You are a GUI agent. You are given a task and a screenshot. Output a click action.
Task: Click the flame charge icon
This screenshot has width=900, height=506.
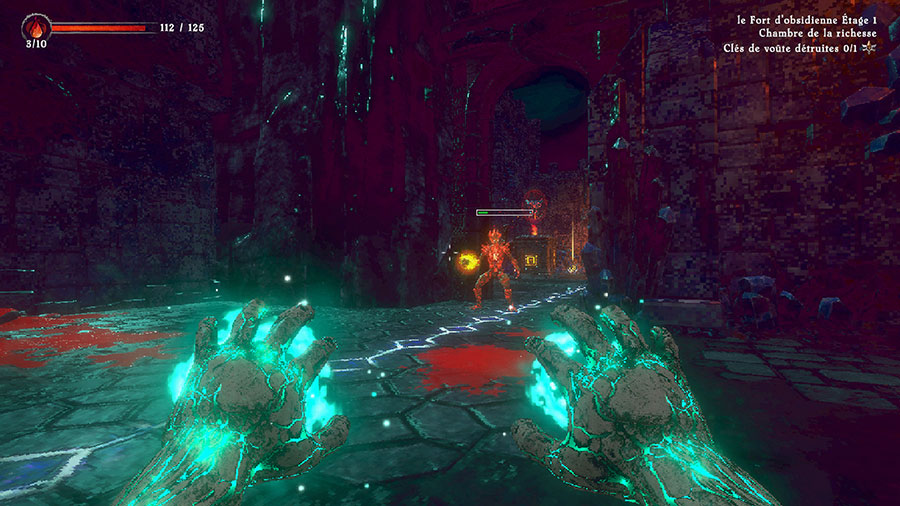pyautogui.click(x=36, y=27)
